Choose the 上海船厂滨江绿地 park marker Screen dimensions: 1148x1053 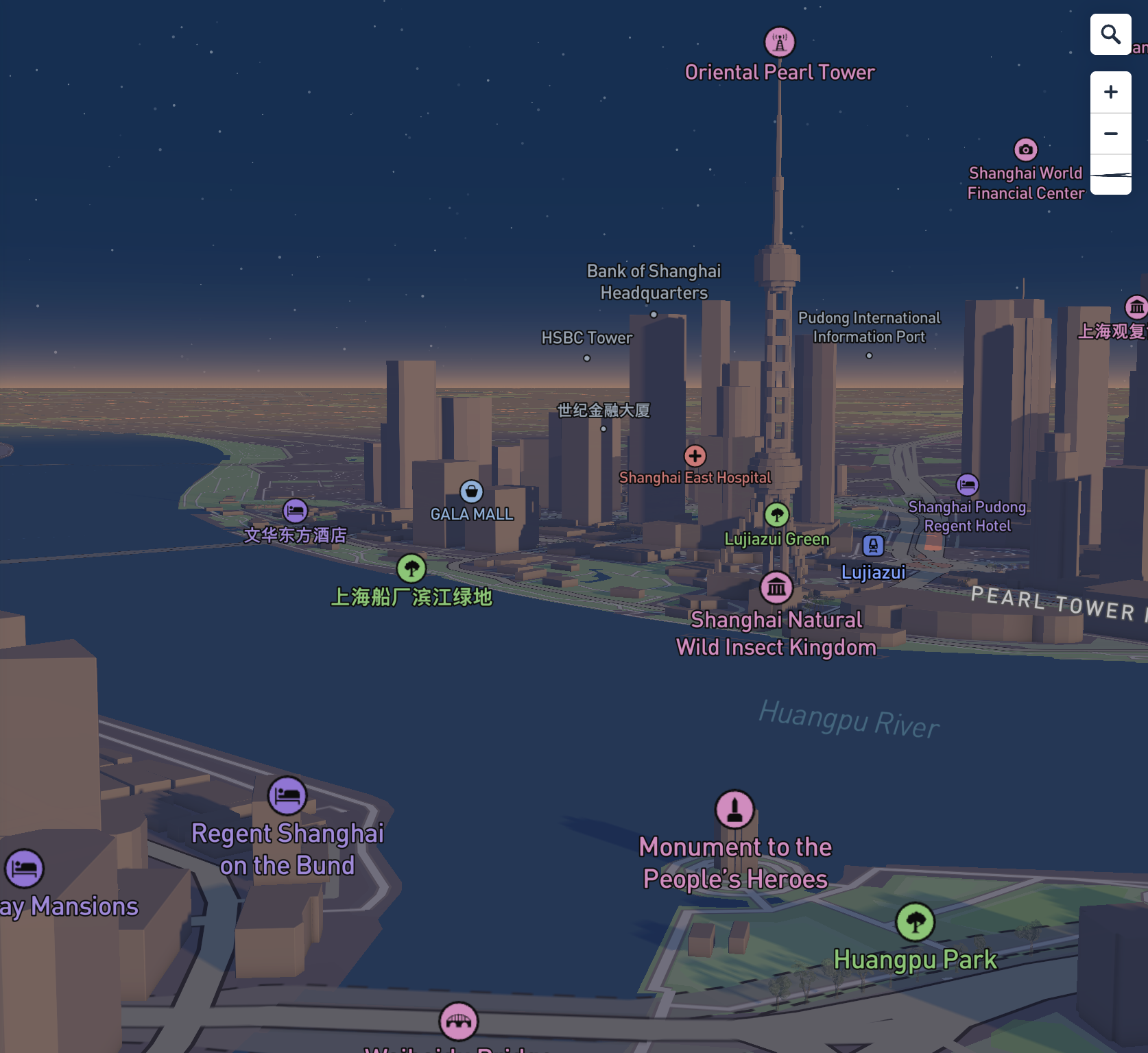click(411, 568)
